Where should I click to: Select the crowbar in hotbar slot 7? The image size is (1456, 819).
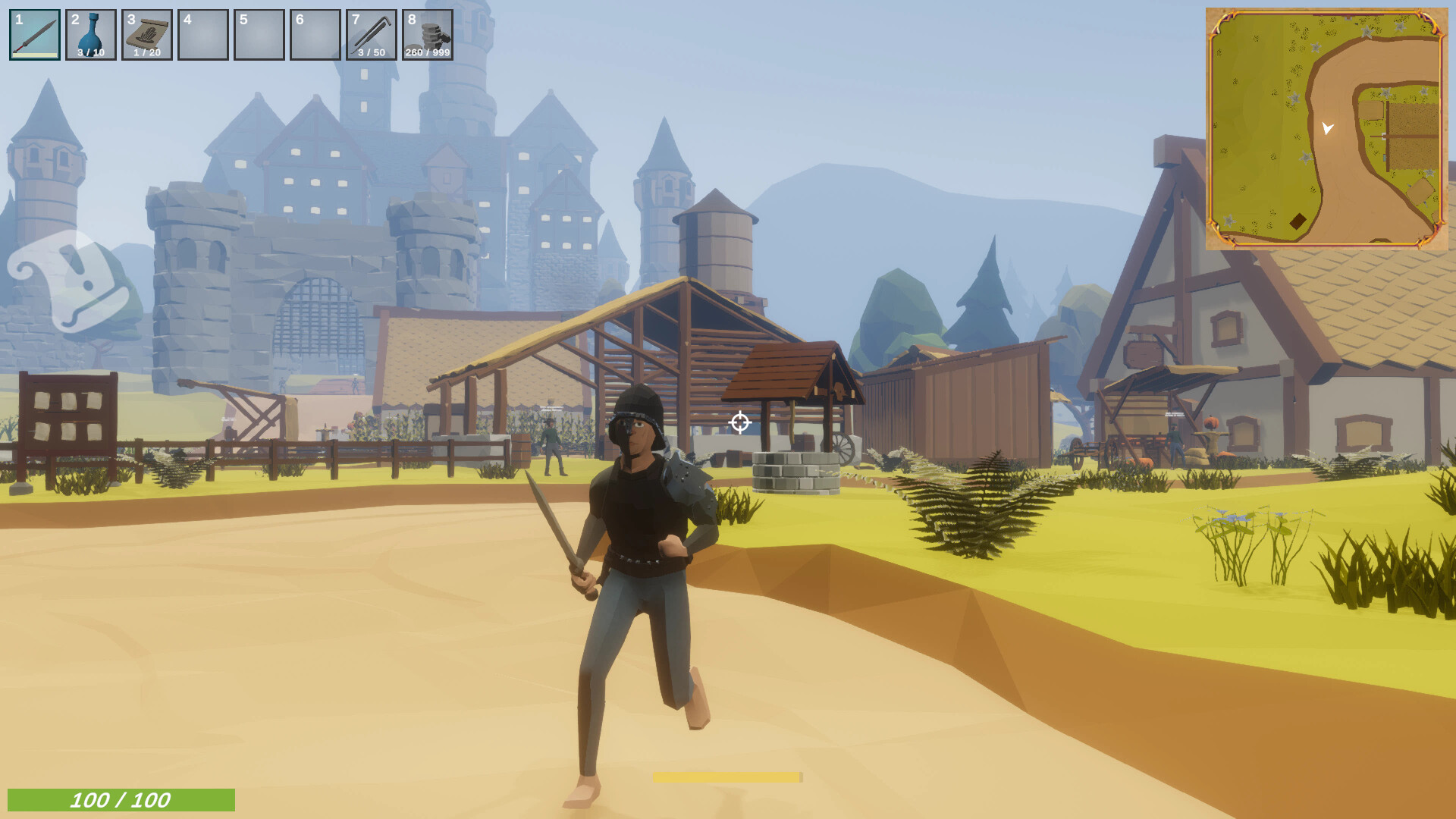371,34
